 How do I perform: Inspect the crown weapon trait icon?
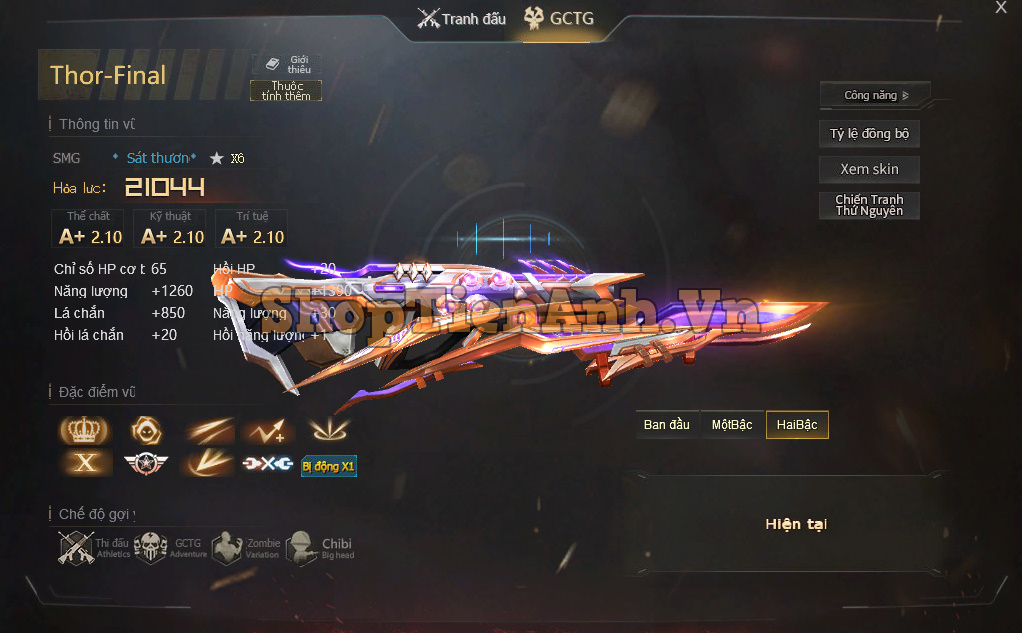click(x=84, y=430)
